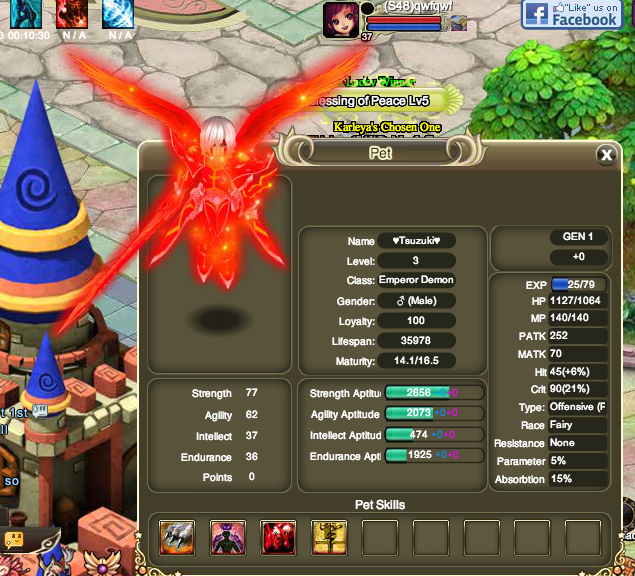This screenshot has height=576, width=635.
Task: Close the Pet window
Action: [x=605, y=155]
